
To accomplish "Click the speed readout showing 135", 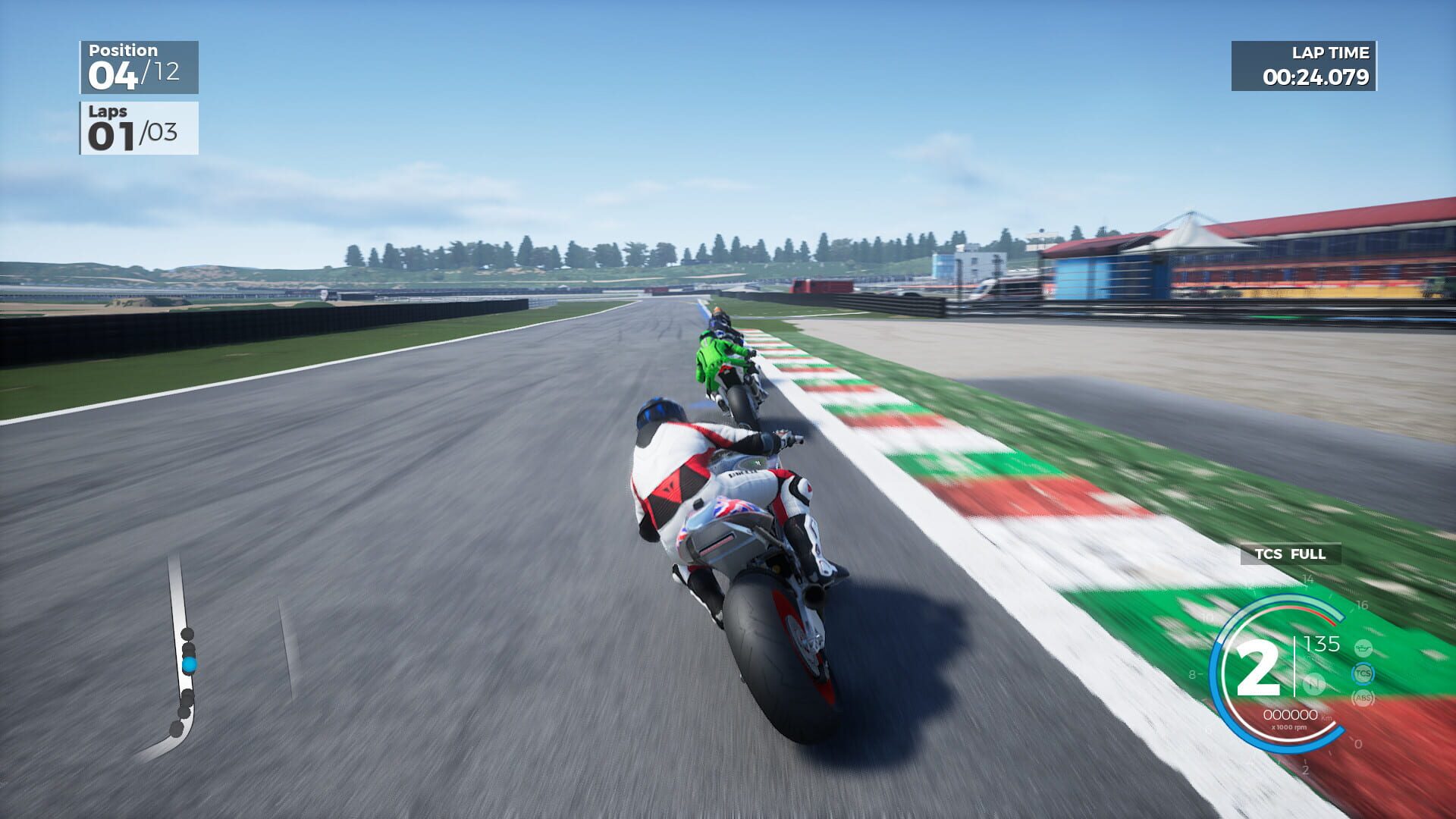I will (x=1322, y=645).
